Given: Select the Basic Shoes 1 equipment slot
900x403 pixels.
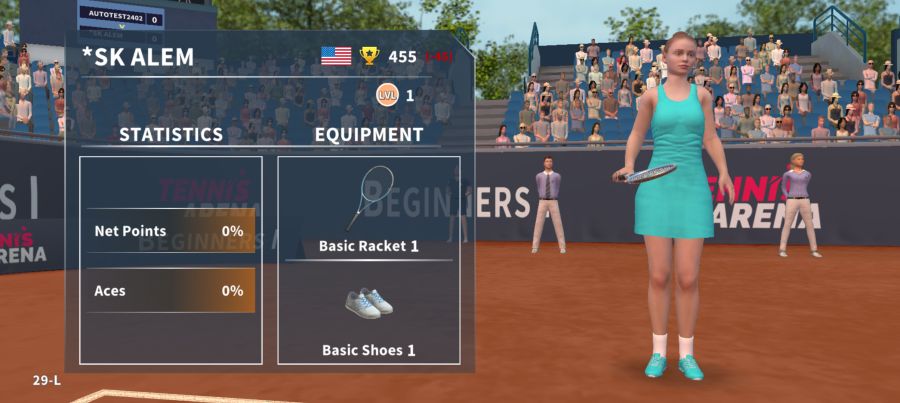Looking at the screenshot, I should tap(368, 313).
